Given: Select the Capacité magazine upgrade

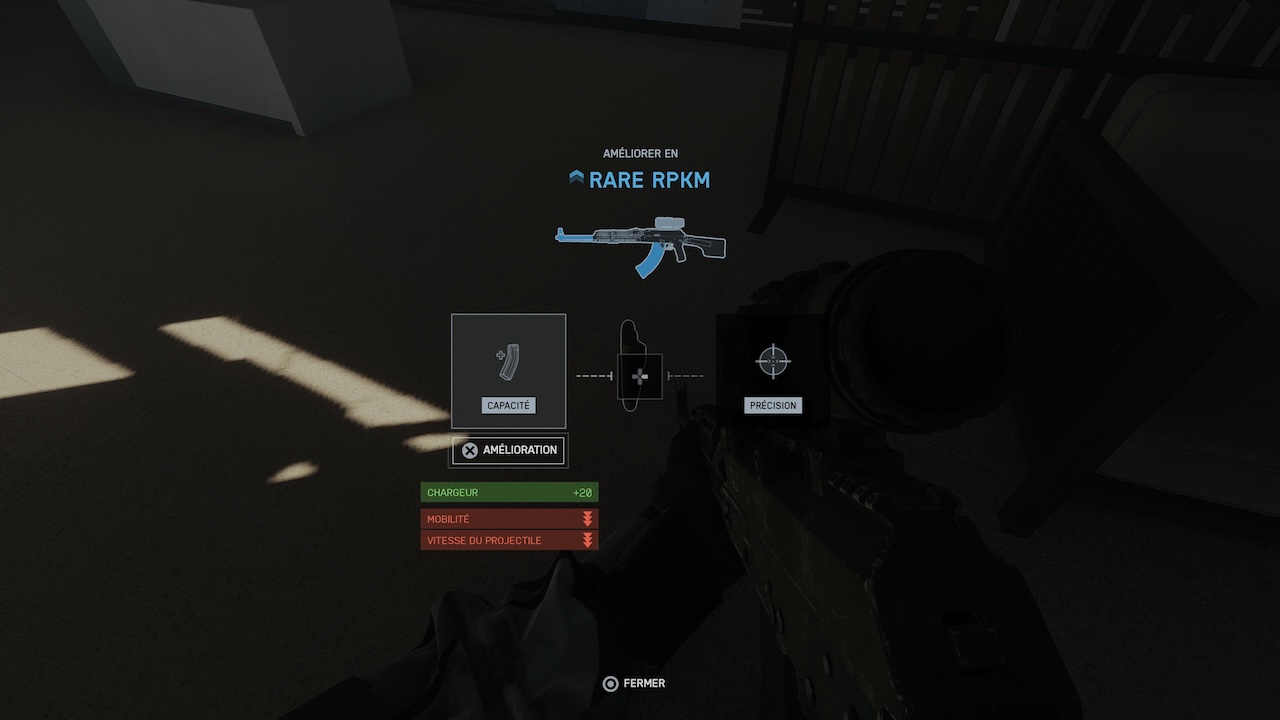Looking at the screenshot, I should coord(508,371).
